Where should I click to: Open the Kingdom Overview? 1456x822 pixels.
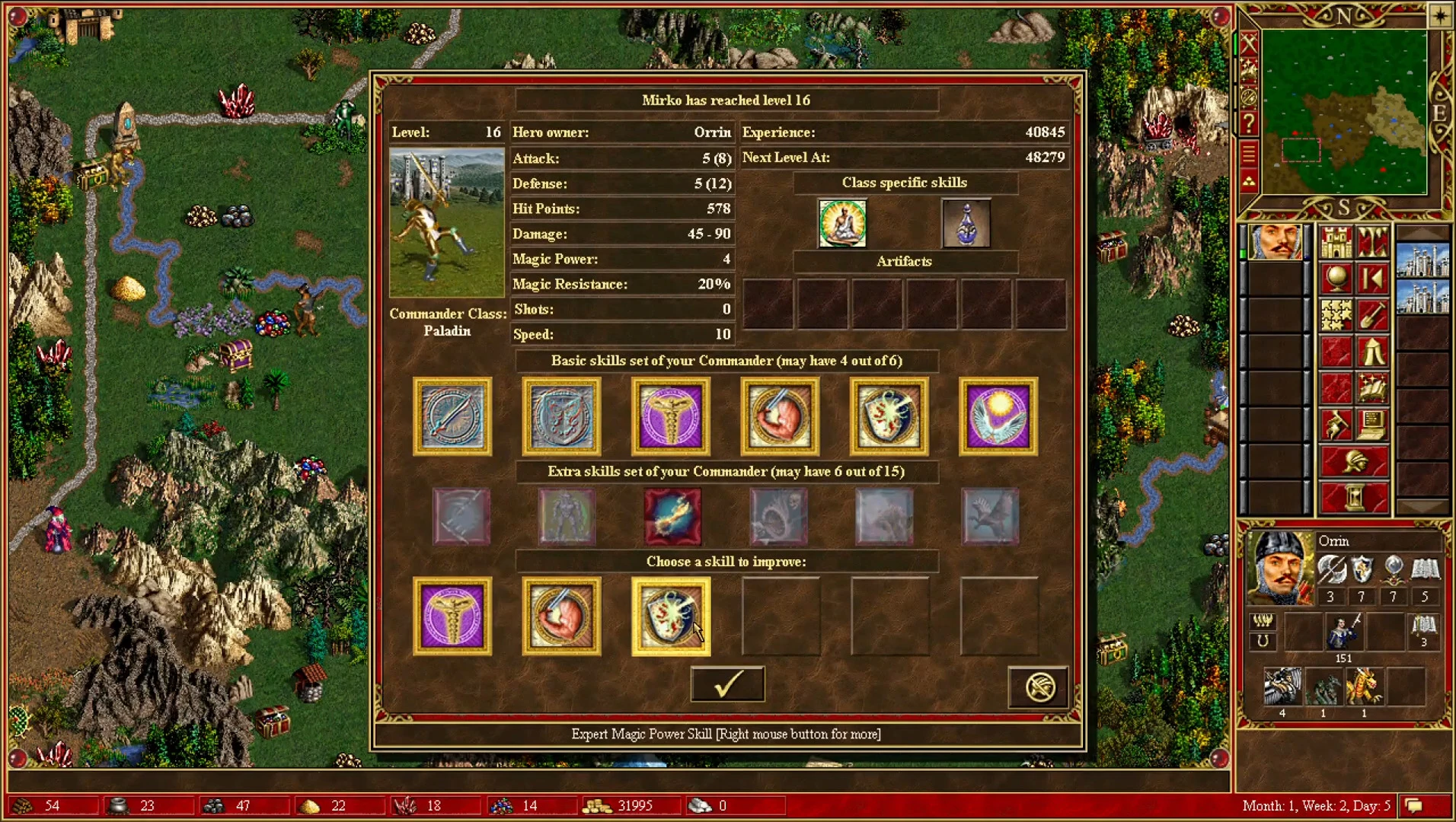pyautogui.click(x=1336, y=242)
